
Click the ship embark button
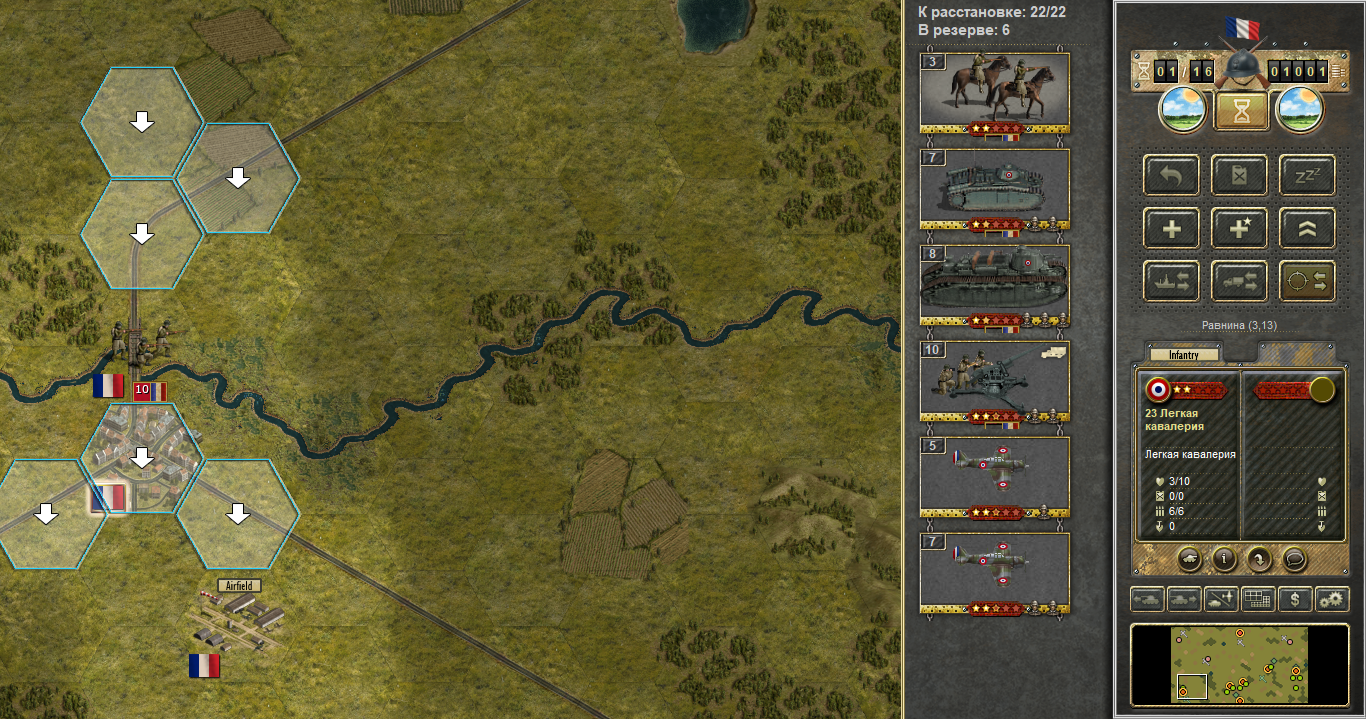(1171, 282)
